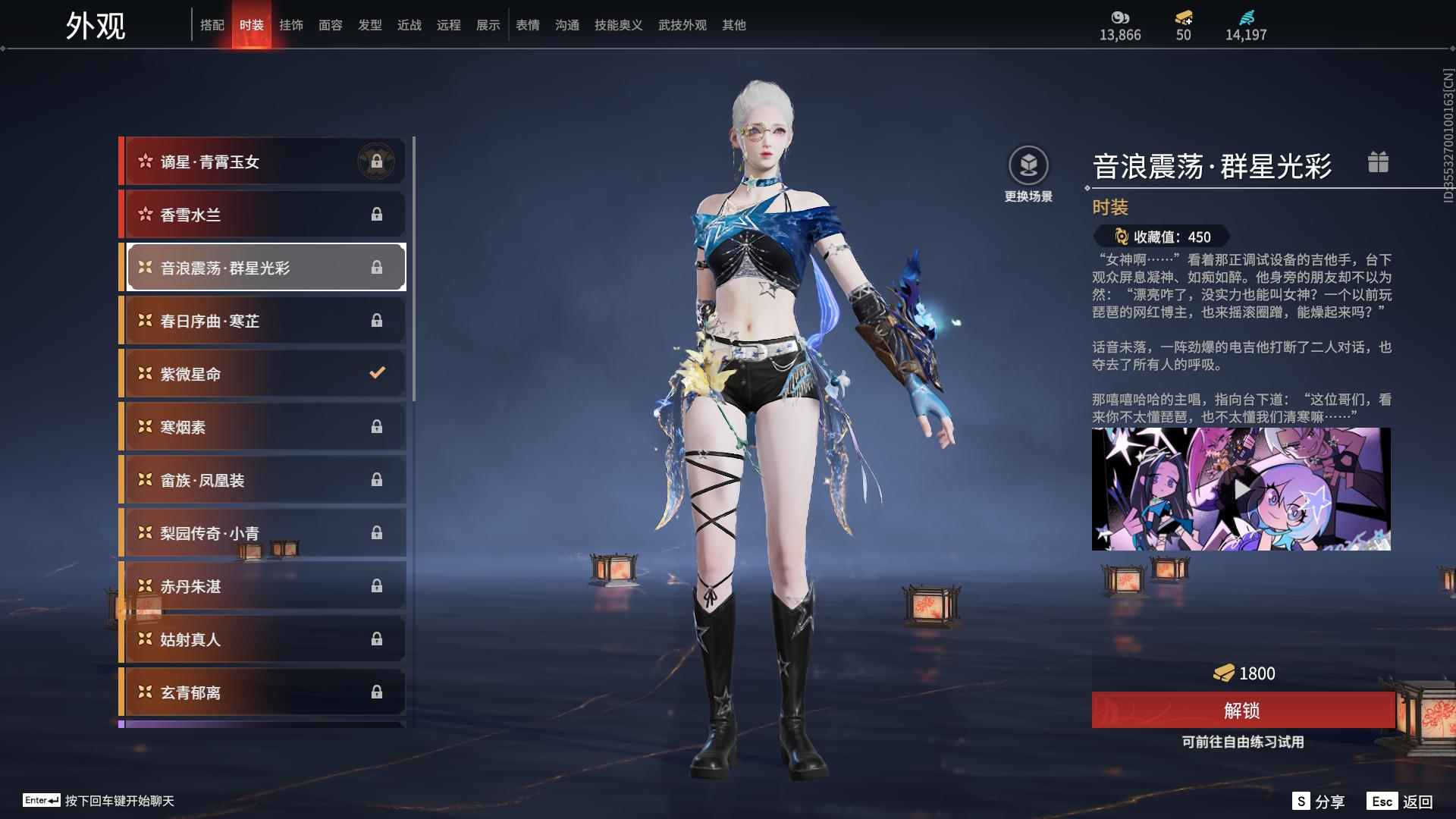The image size is (1456, 819).
Task: Click the lock icon on 香雪水兰
Action: pyautogui.click(x=378, y=214)
